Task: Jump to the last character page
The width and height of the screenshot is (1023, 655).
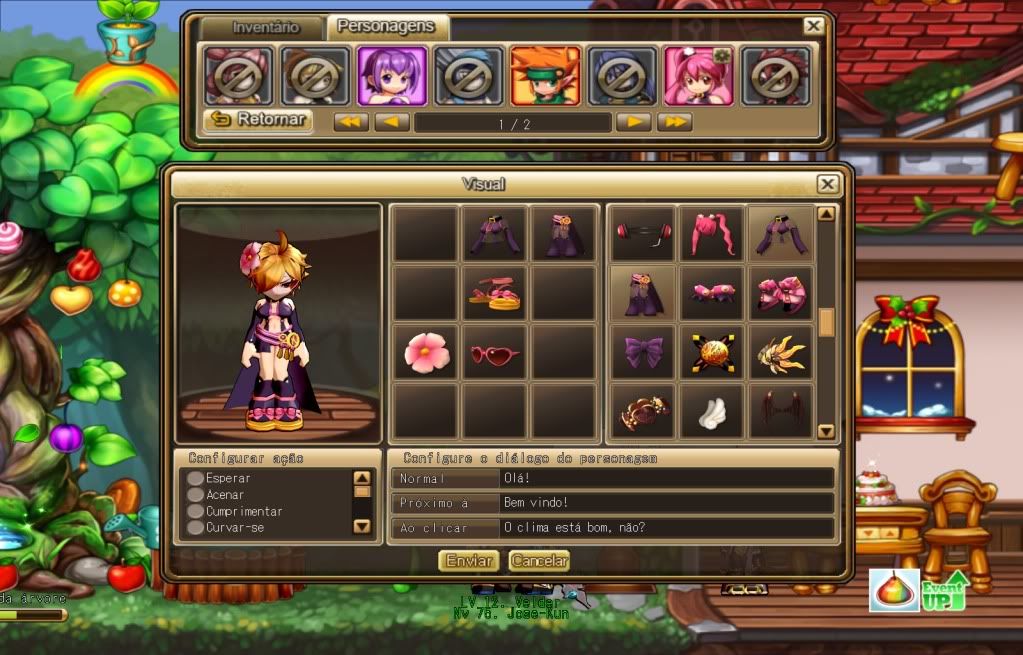Action: (x=675, y=122)
